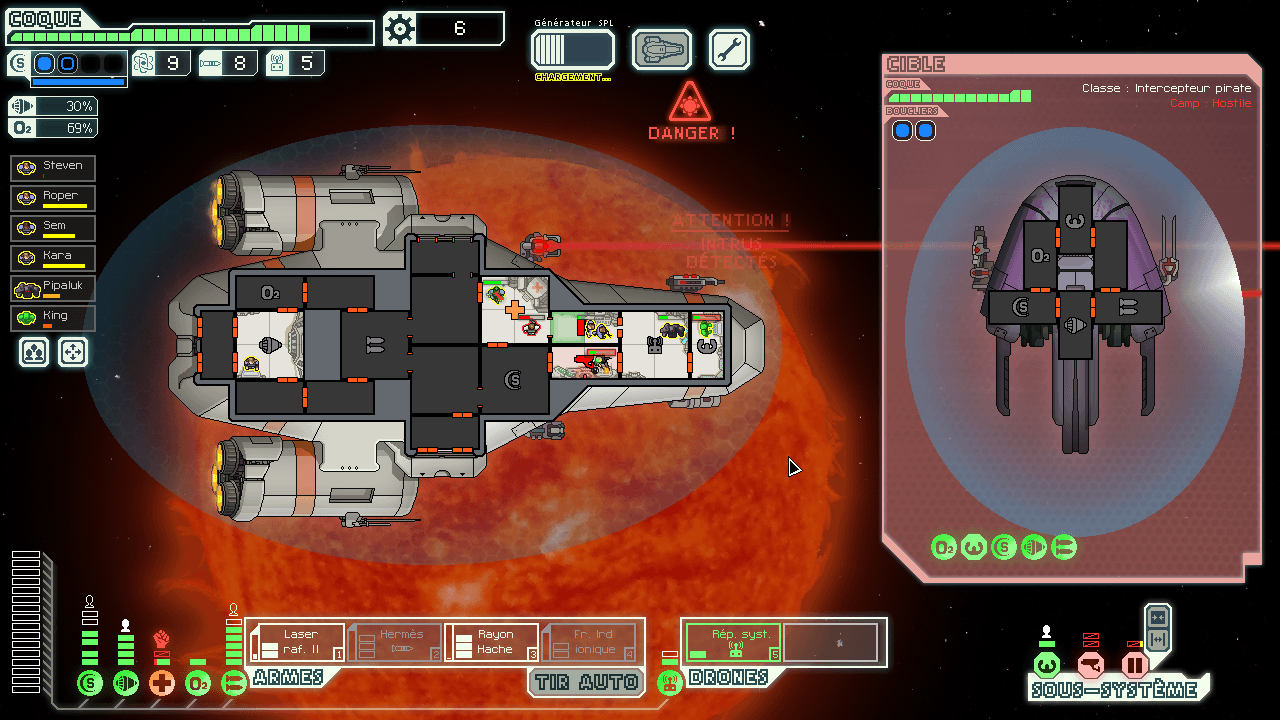Select crew member Pipaluk

tap(53, 288)
